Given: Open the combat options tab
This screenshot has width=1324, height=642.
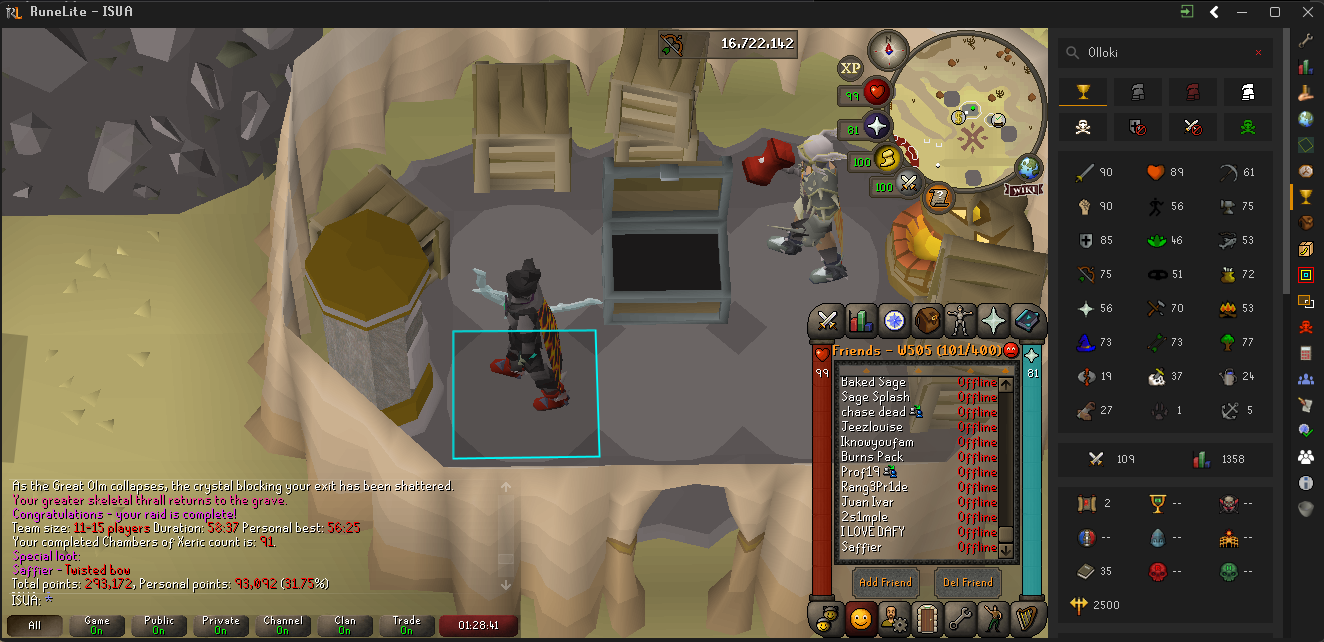Looking at the screenshot, I should [x=827, y=320].
